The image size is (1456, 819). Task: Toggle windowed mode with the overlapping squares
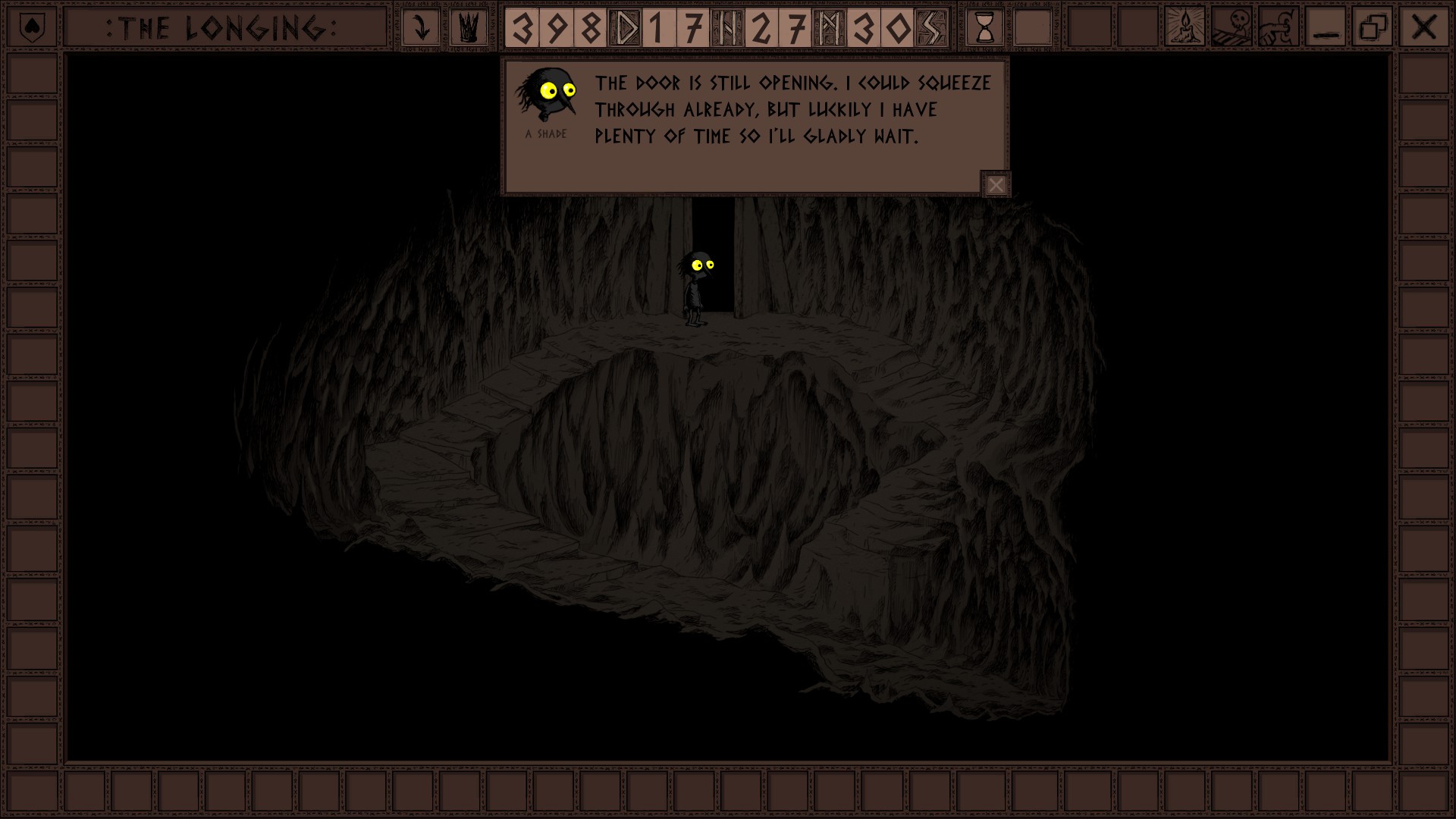pos(1373,28)
